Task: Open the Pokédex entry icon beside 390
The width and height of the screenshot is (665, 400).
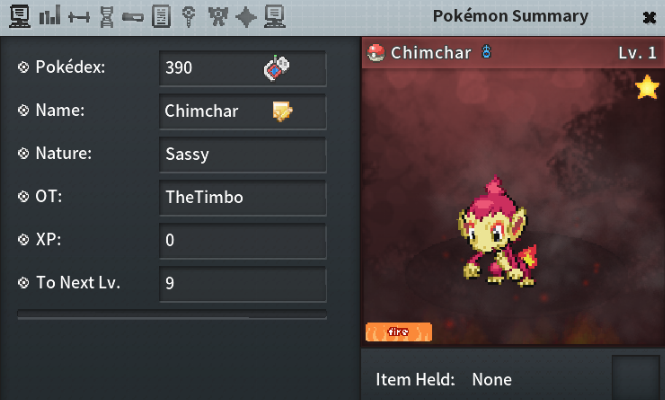Action: click(276, 68)
